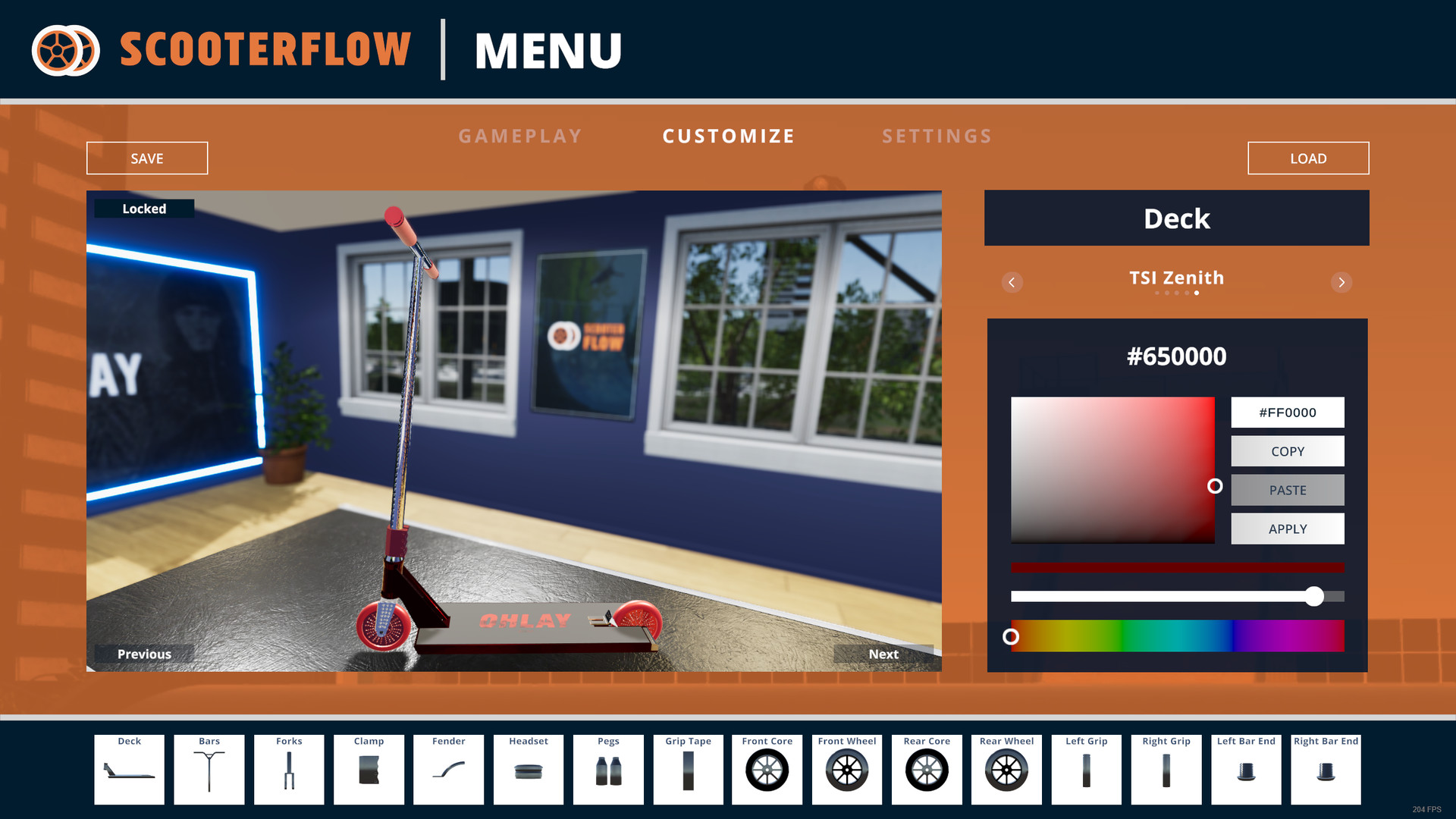Image resolution: width=1456 pixels, height=819 pixels.
Task: Open the Rear Core customization icon
Action: click(927, 769)
